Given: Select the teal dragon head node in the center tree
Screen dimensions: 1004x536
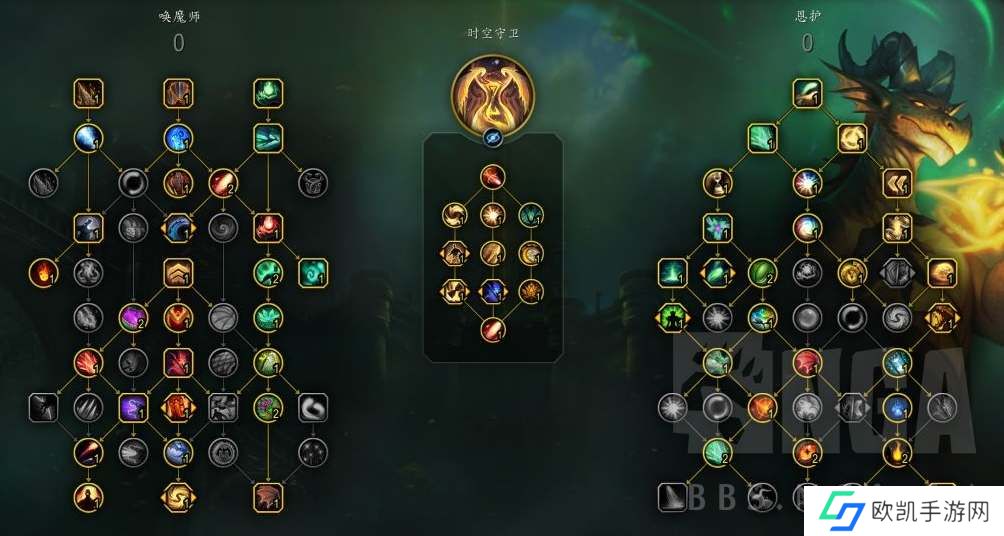Looking at the screenshot, I should point(531,213).
